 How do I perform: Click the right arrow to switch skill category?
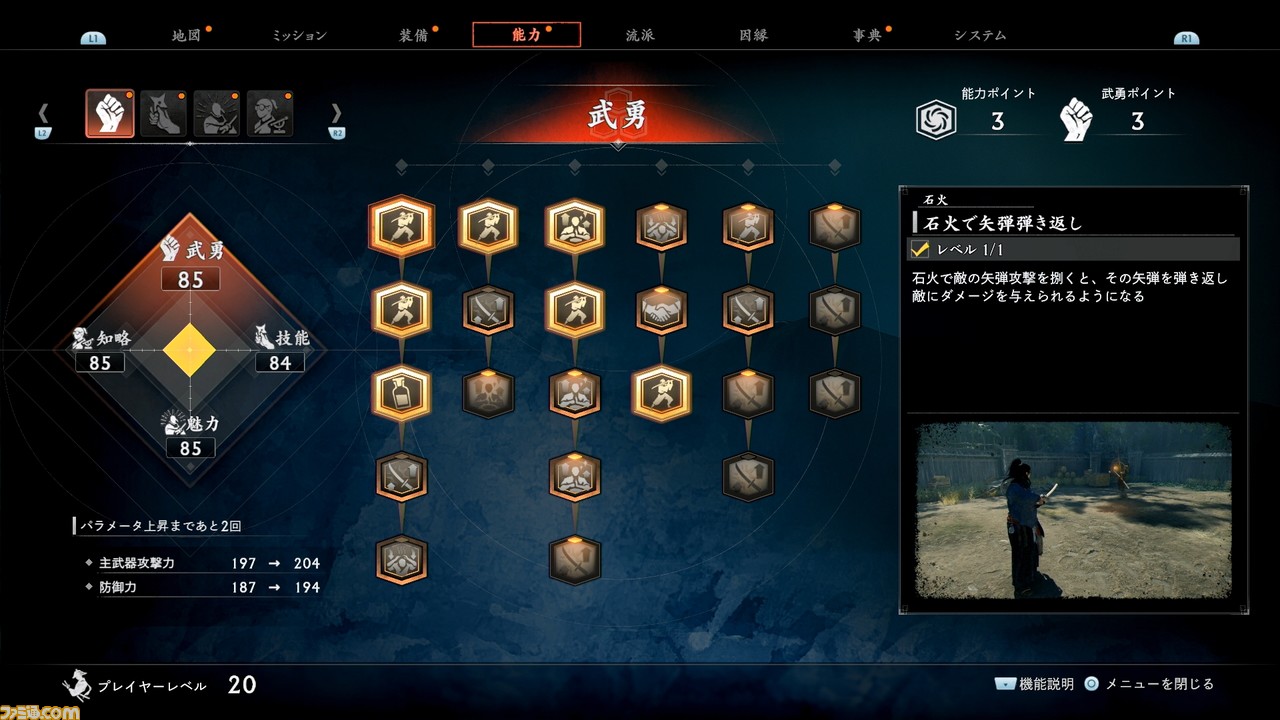click(337, 113)
